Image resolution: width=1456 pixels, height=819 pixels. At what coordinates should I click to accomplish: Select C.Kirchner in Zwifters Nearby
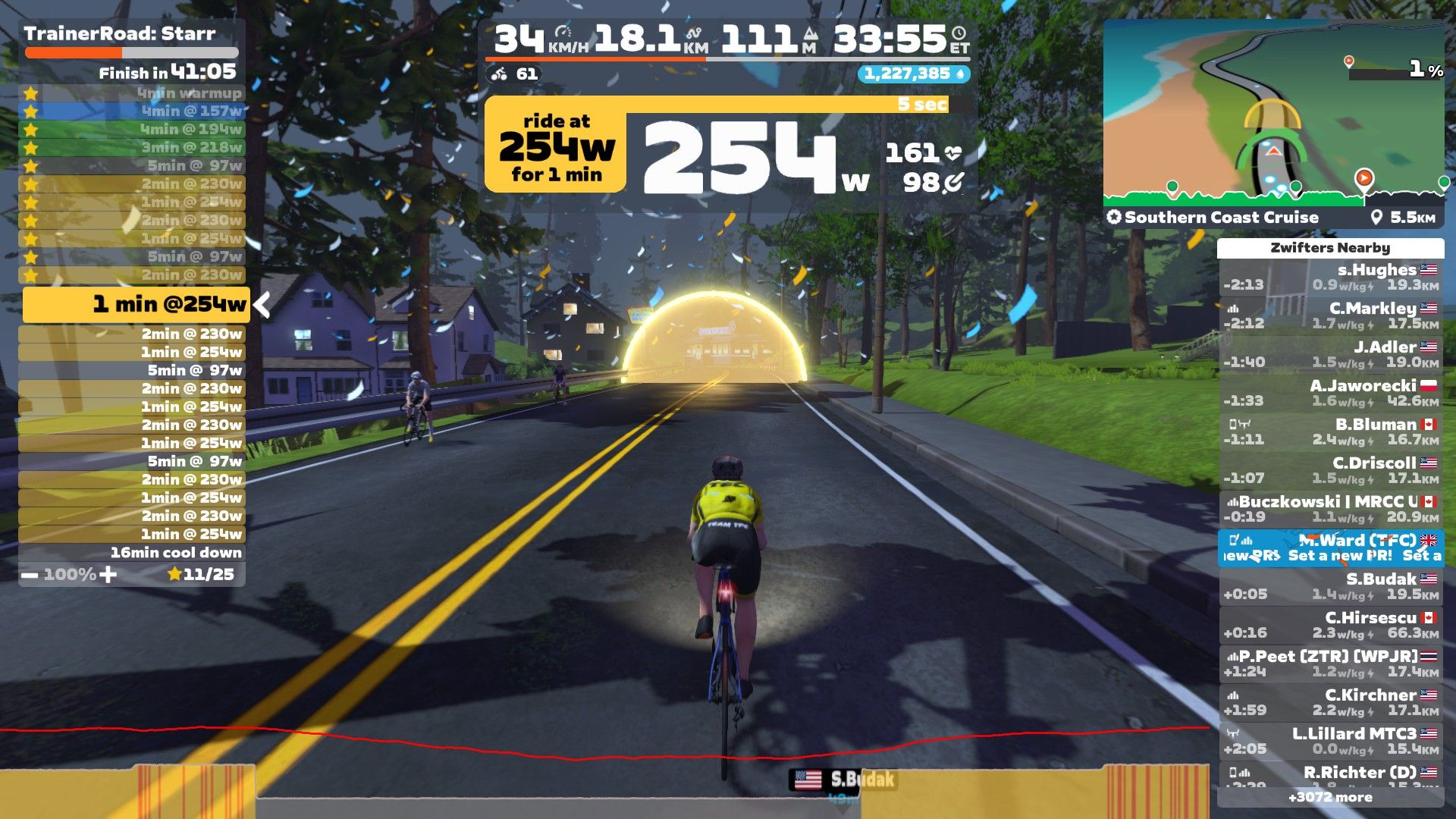[1331, 702]
